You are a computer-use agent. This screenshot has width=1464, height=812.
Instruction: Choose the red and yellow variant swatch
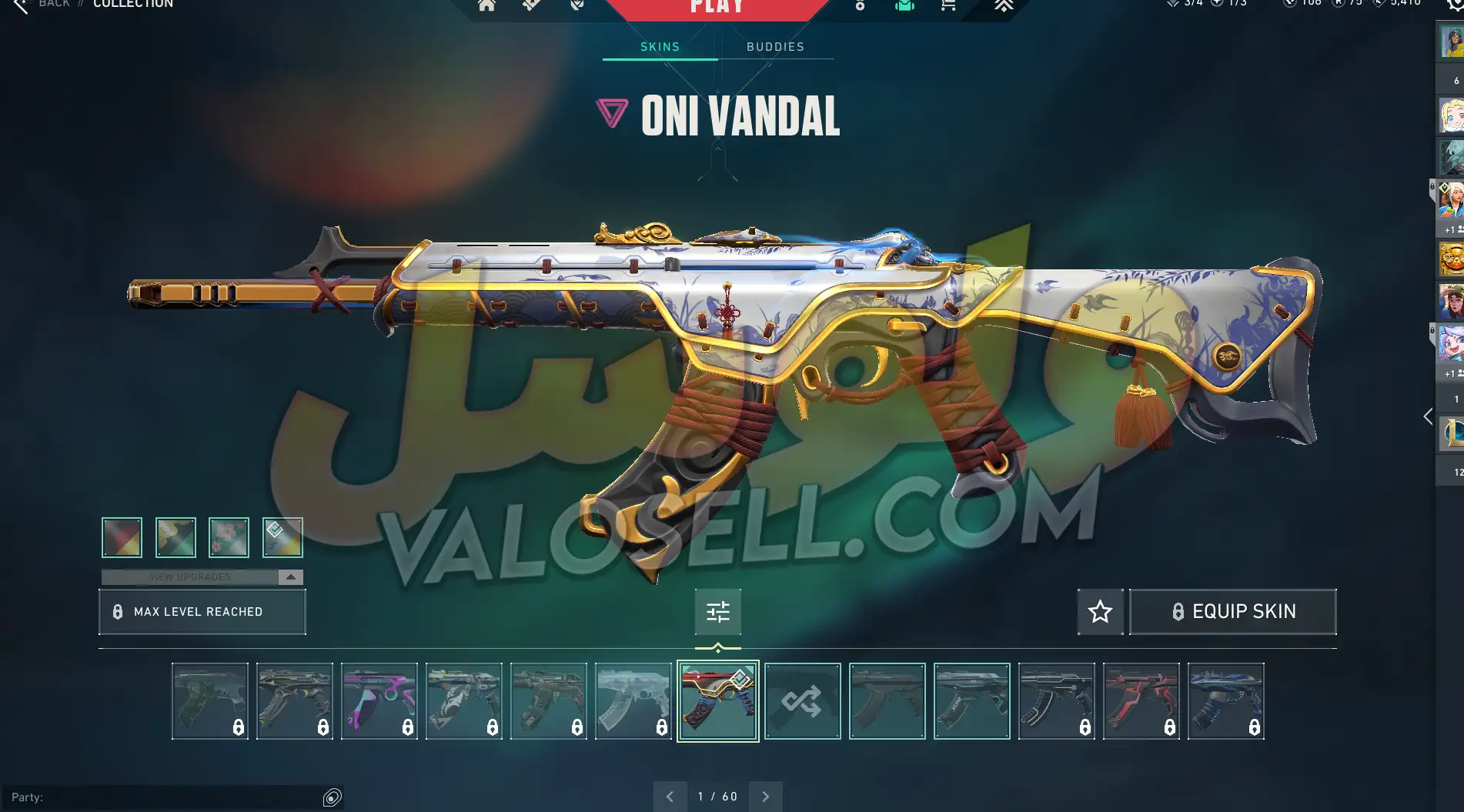pos(122,537)
